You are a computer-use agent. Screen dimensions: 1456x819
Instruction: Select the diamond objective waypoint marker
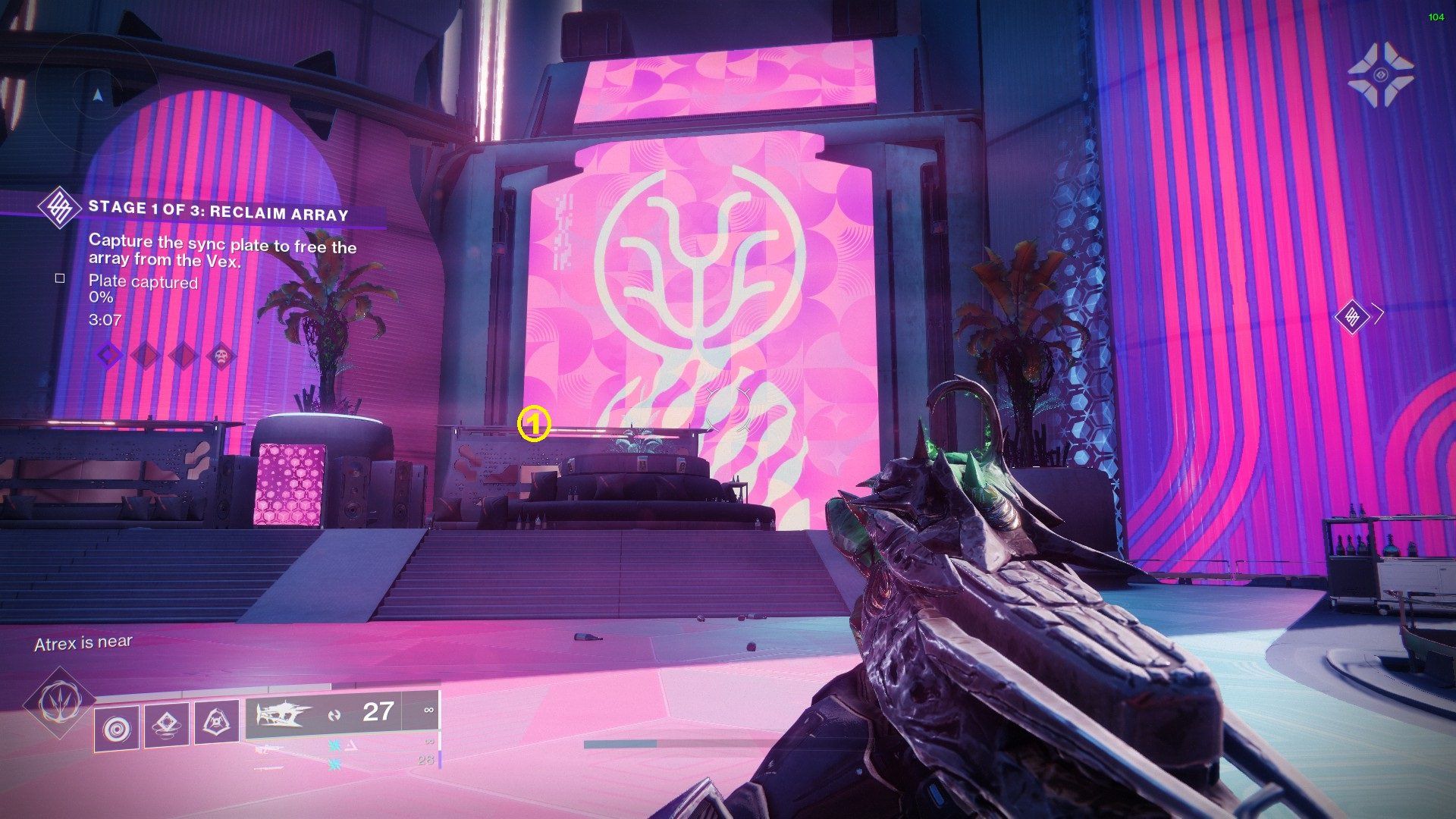tap(1351, 315)
